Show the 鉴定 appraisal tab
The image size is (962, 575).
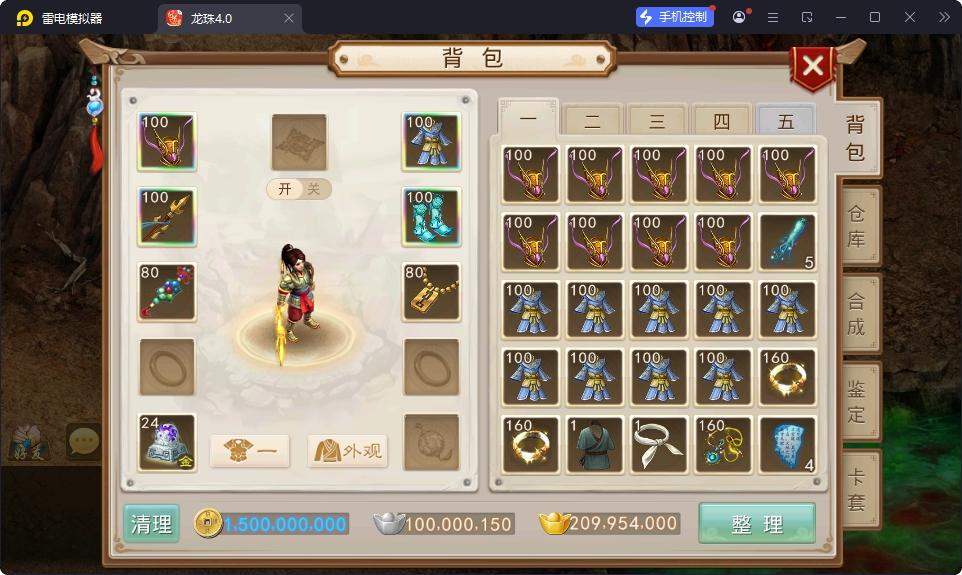(x=857, y=400)
